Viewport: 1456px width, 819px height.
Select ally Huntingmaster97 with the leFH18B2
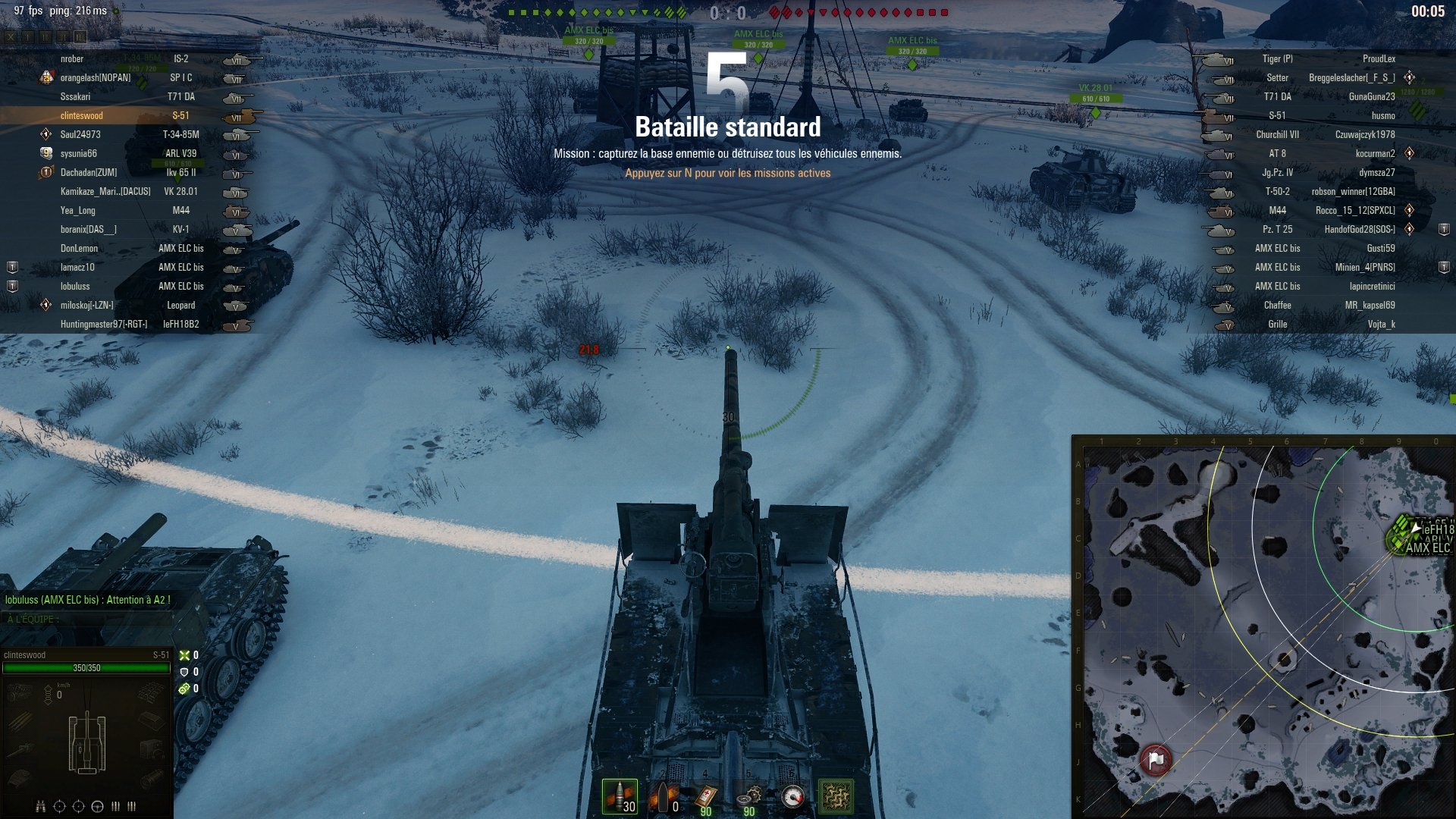click(103, 325)
